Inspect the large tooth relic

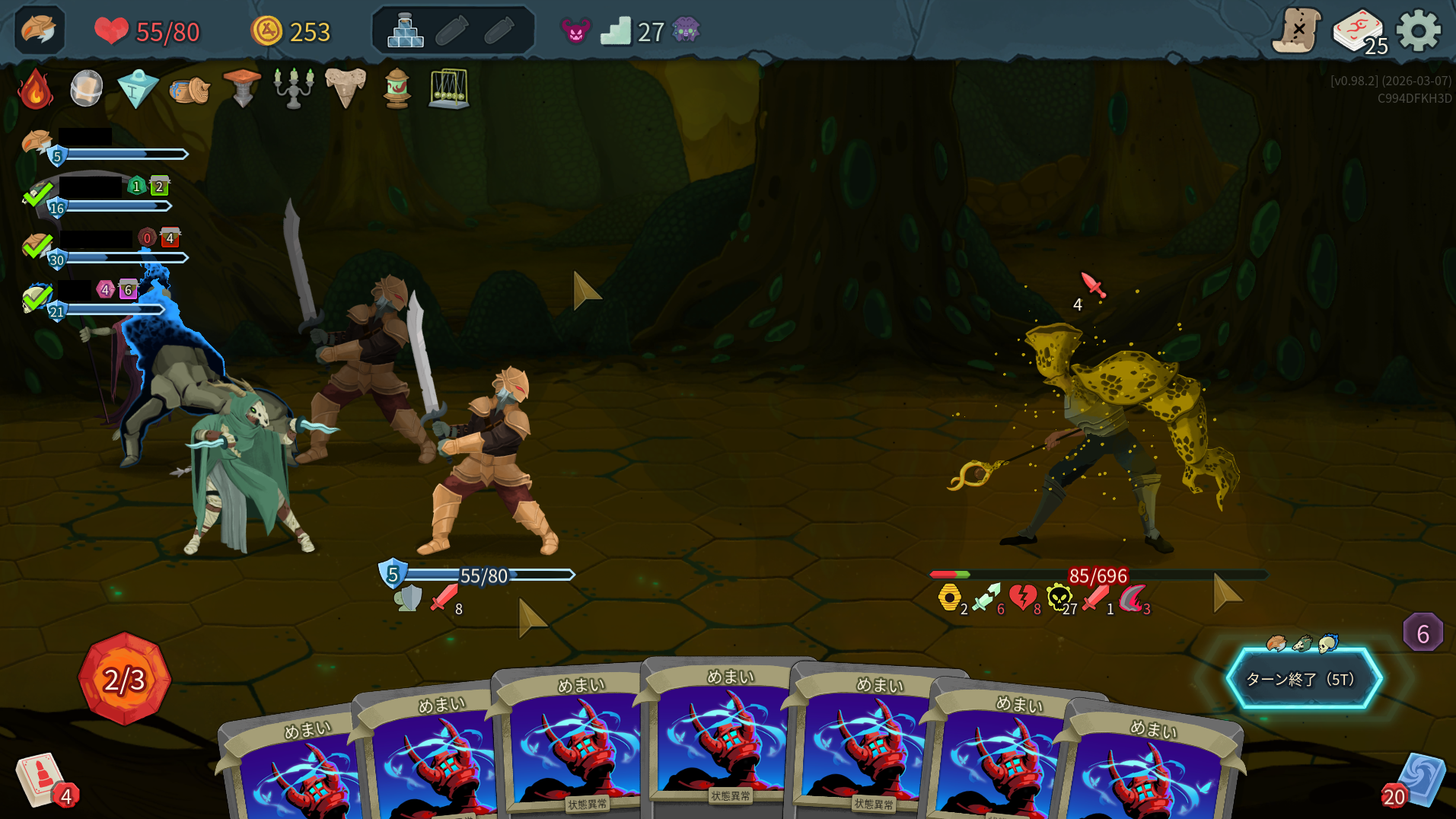point(346,88)
